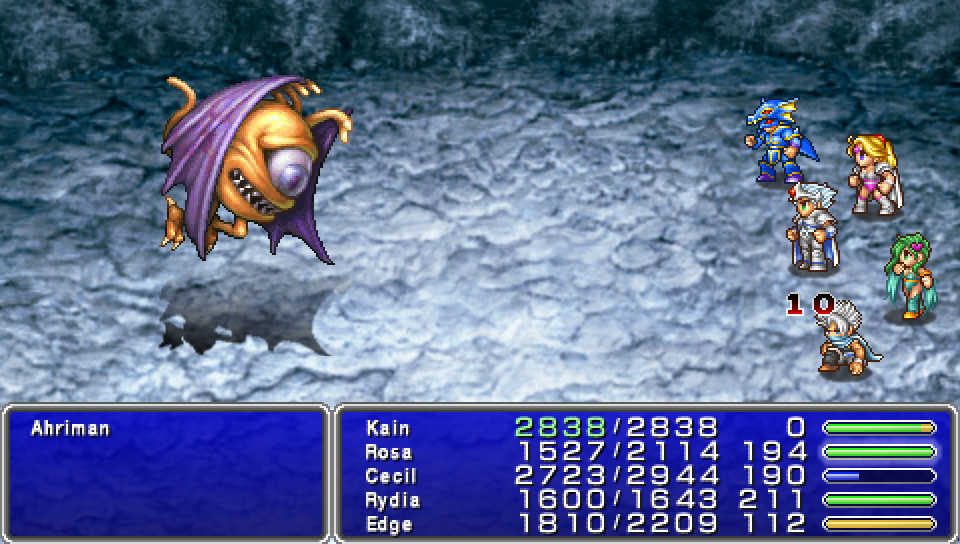The image size is (960, 544).
Task: Select Ahriman in the enemy list
Action: [x=70, y=429]
